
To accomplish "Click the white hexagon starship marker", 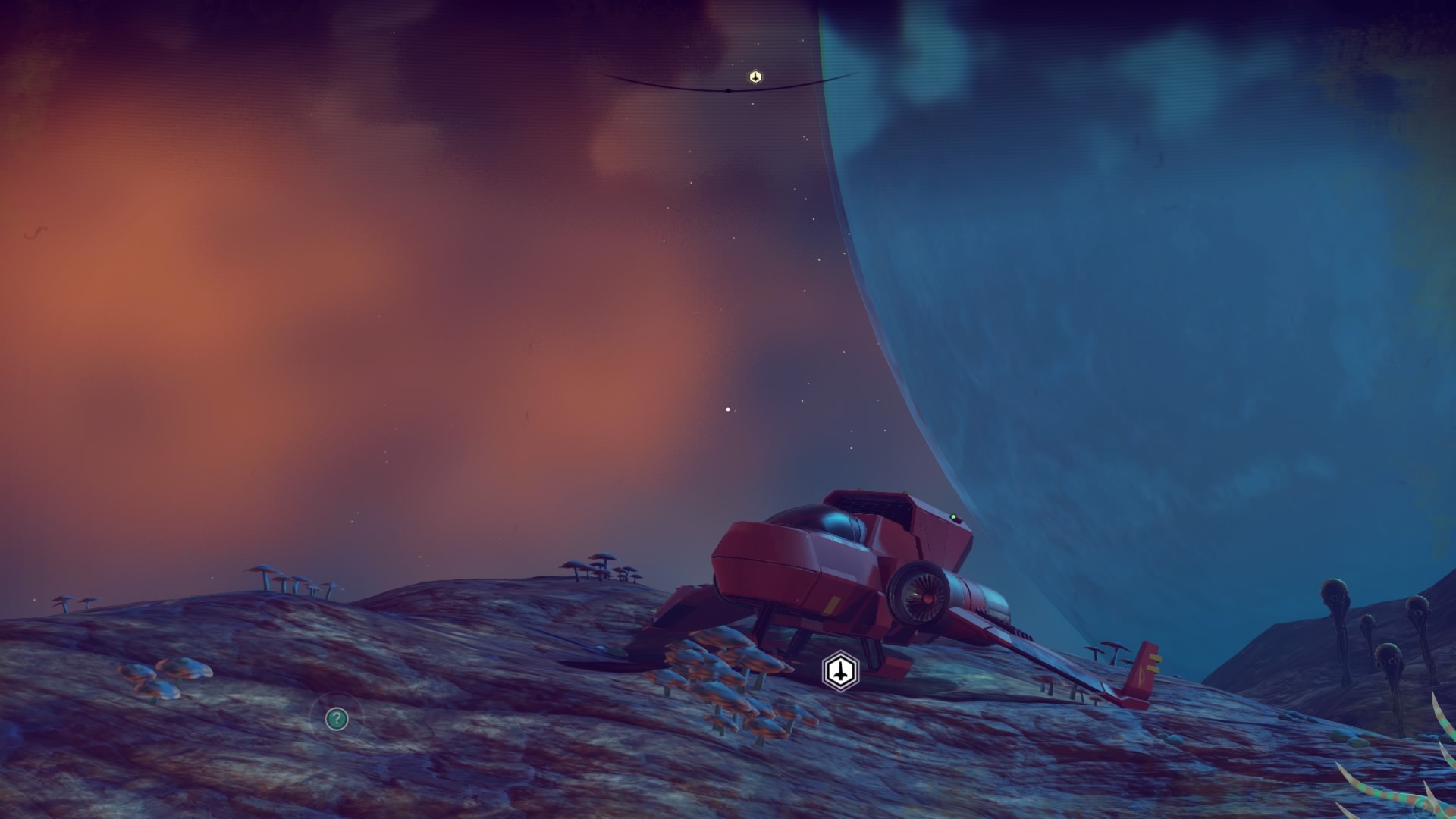I will pos(840,671).
